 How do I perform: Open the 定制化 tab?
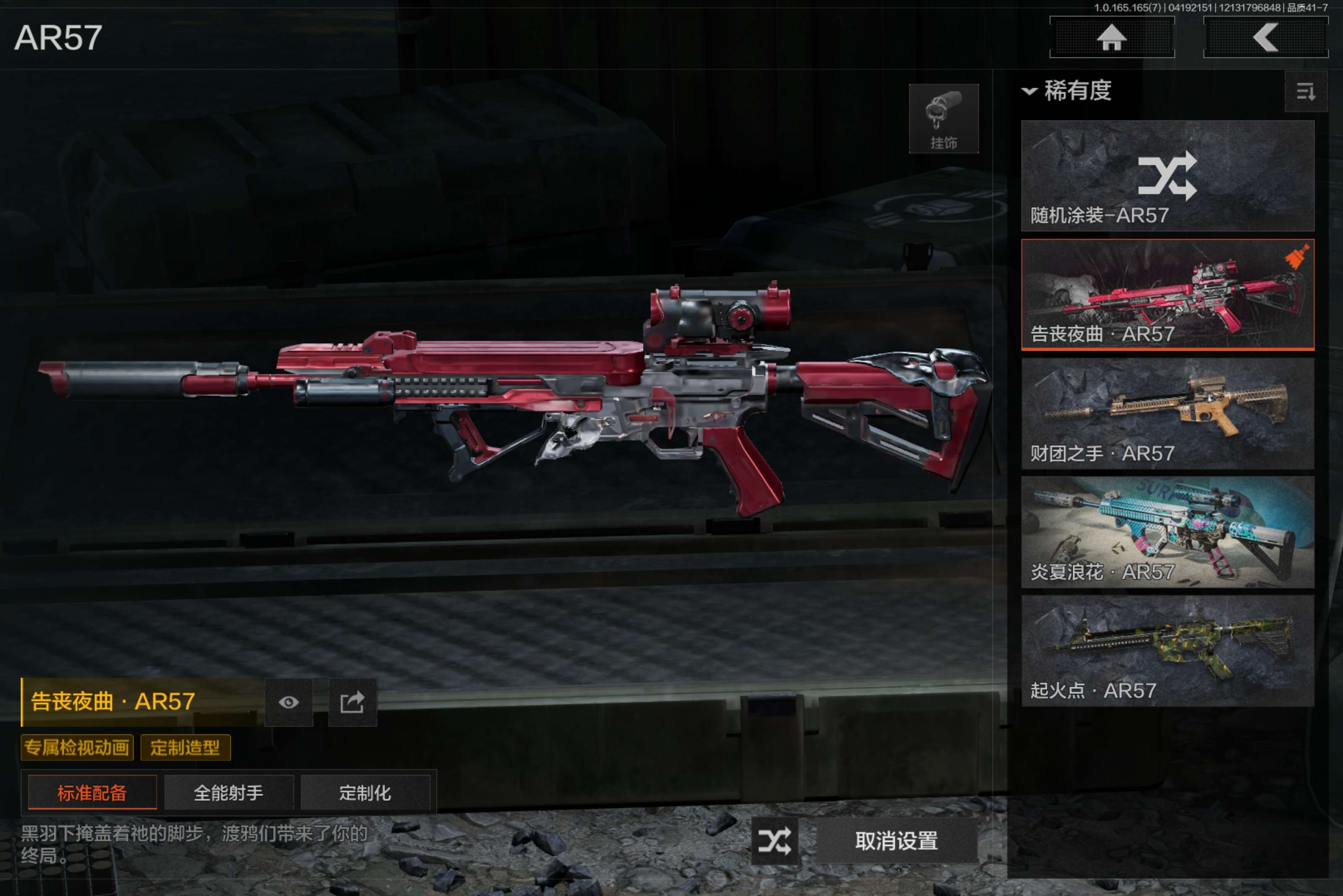coord(365,792)
